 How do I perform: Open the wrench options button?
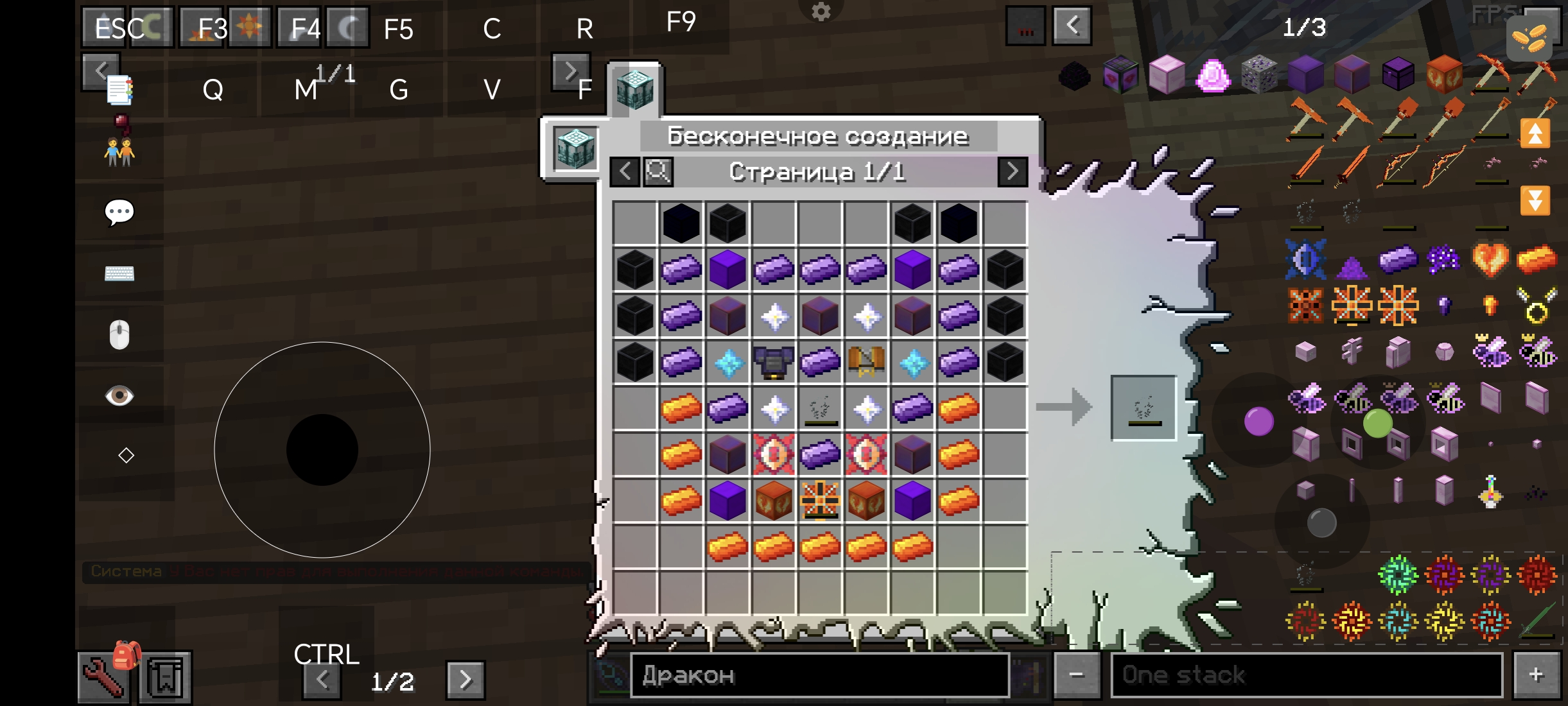[x=103, y=678]
